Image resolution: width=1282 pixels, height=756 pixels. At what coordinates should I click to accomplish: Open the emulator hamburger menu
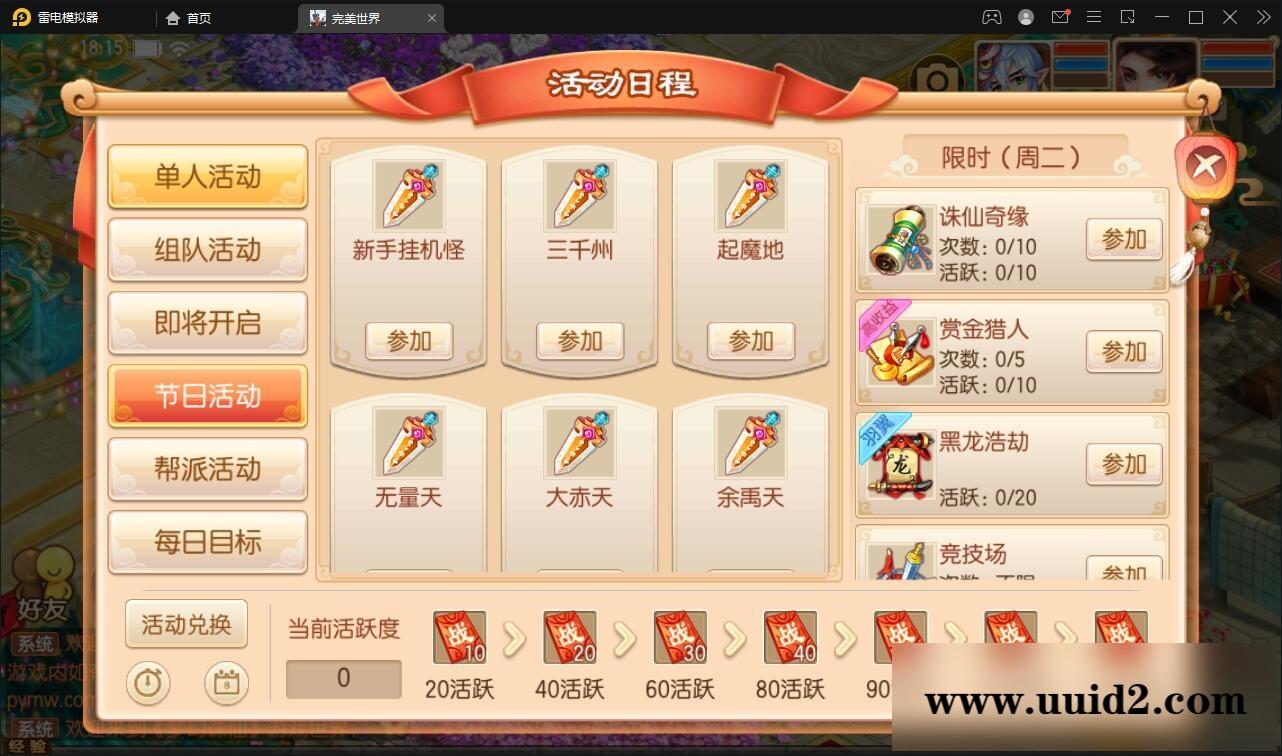[1094, 17]
